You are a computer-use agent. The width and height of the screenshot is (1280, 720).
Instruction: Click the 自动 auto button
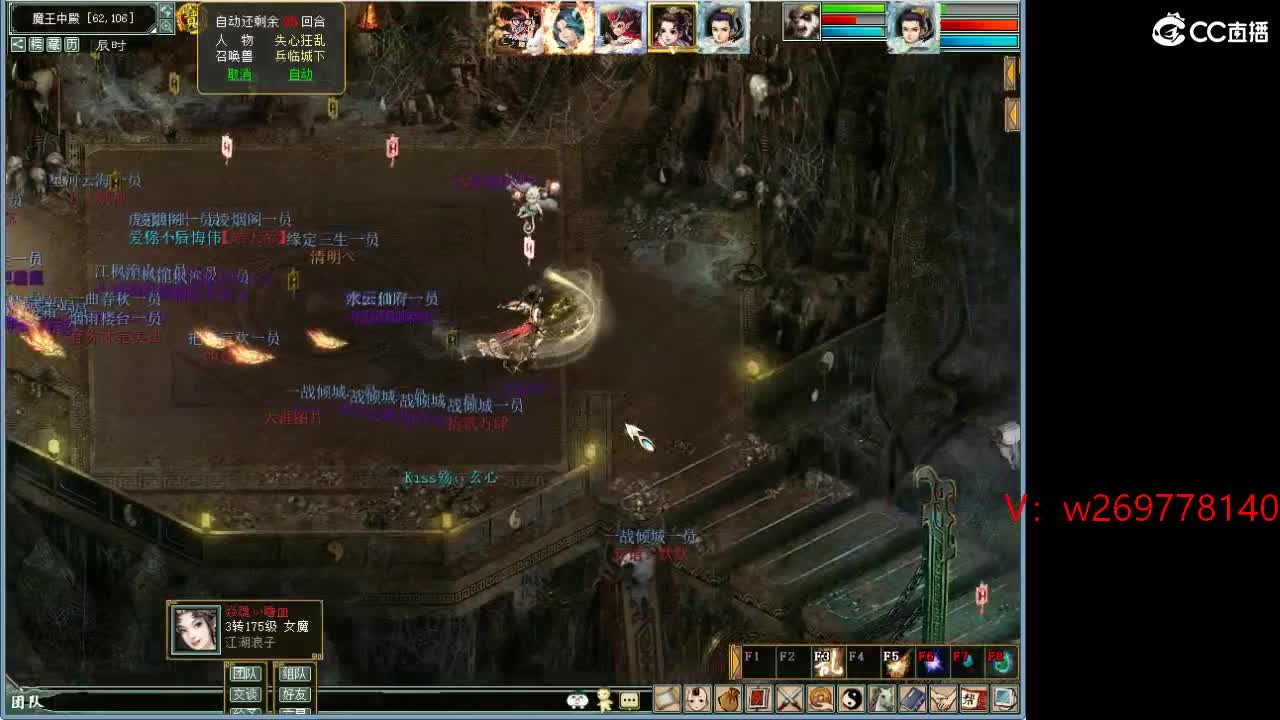[301, 75]
